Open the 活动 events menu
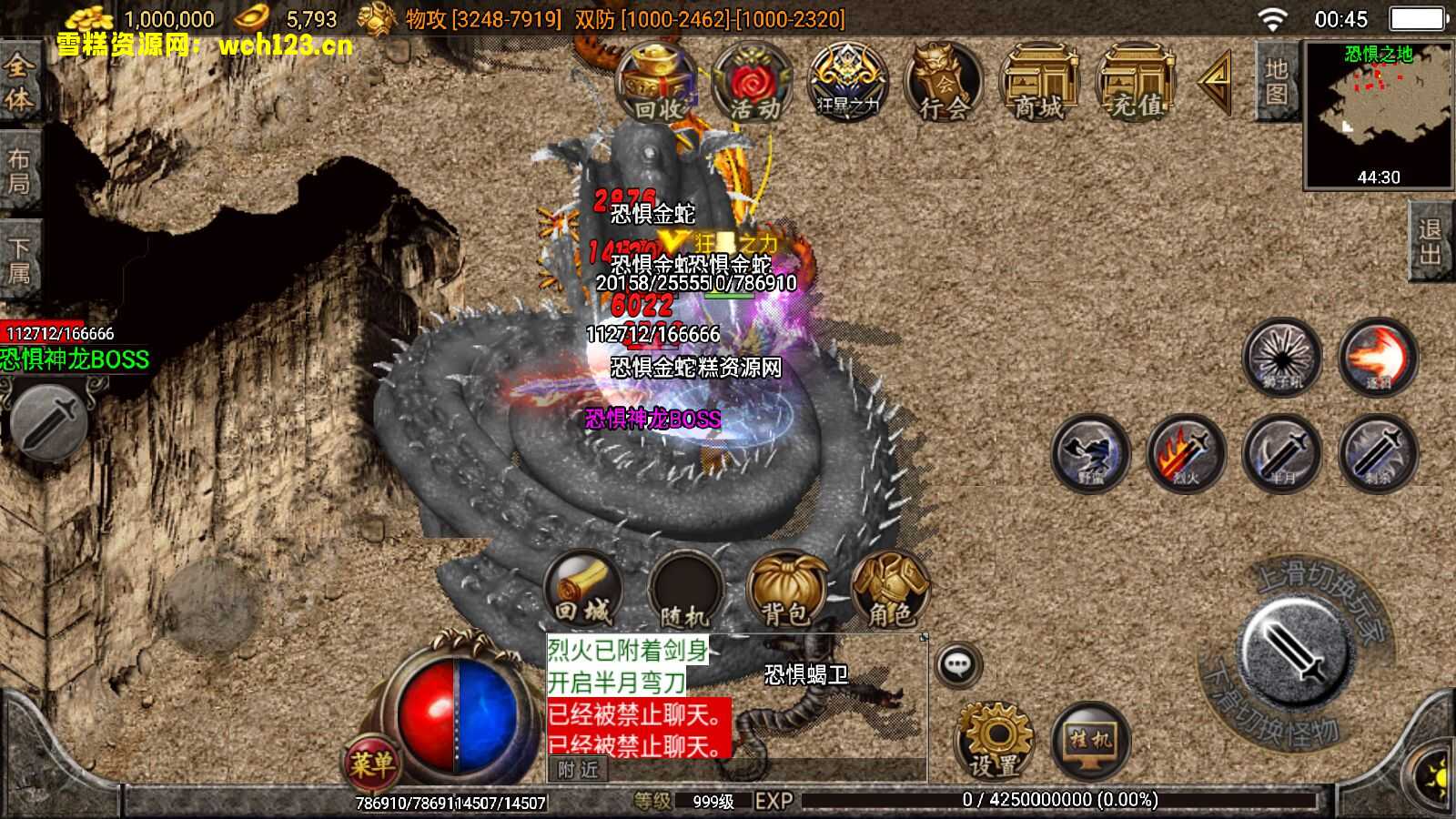The image size is (1456, 819). (x=753, y=84)
